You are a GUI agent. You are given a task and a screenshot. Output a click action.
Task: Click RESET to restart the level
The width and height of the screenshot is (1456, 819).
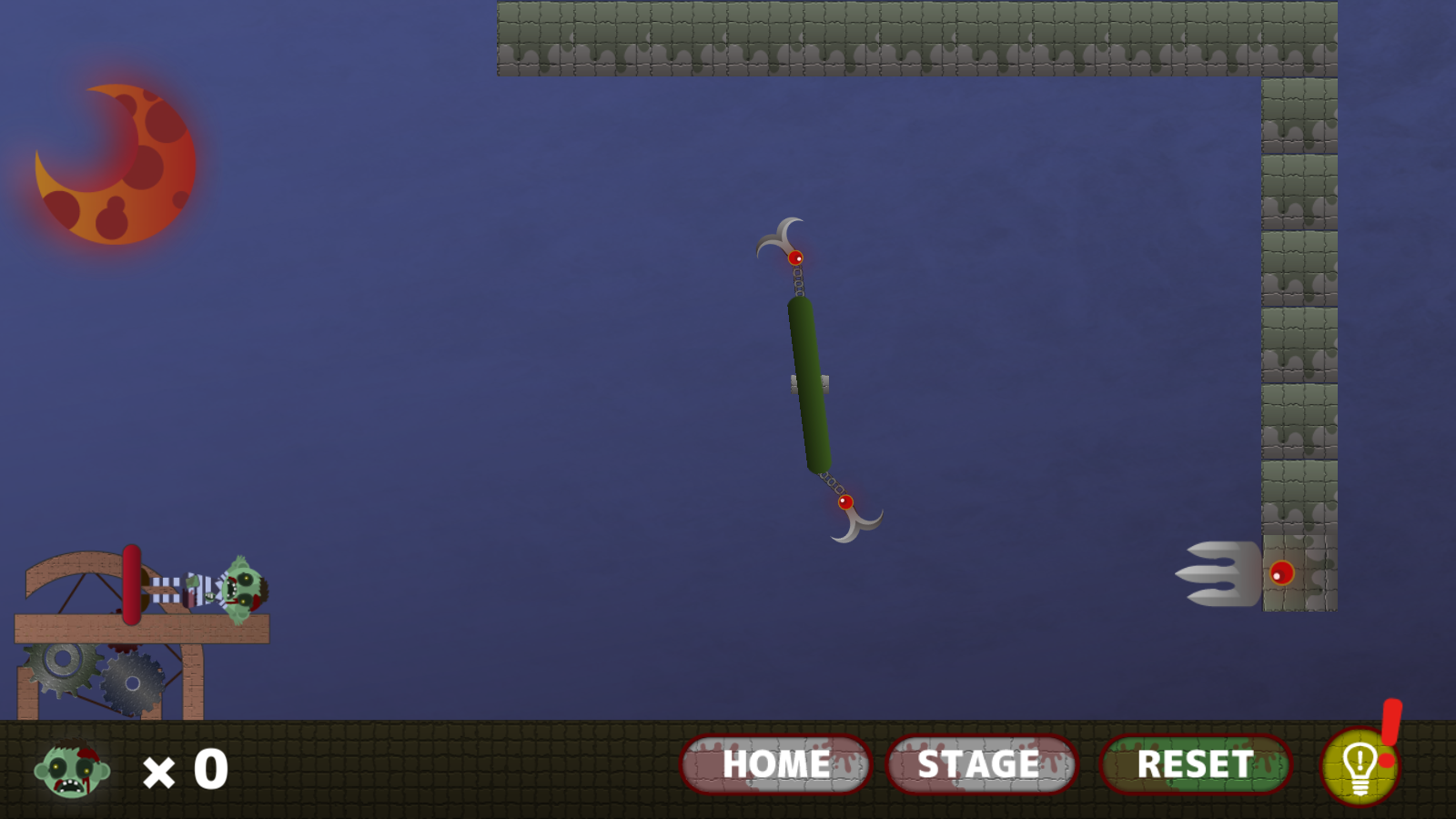[1195, 764]
